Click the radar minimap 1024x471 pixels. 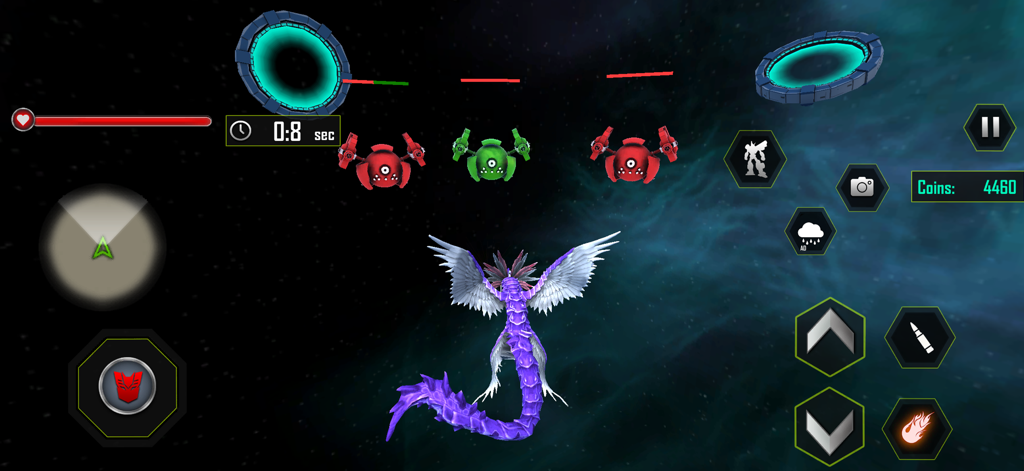[102, 245]
